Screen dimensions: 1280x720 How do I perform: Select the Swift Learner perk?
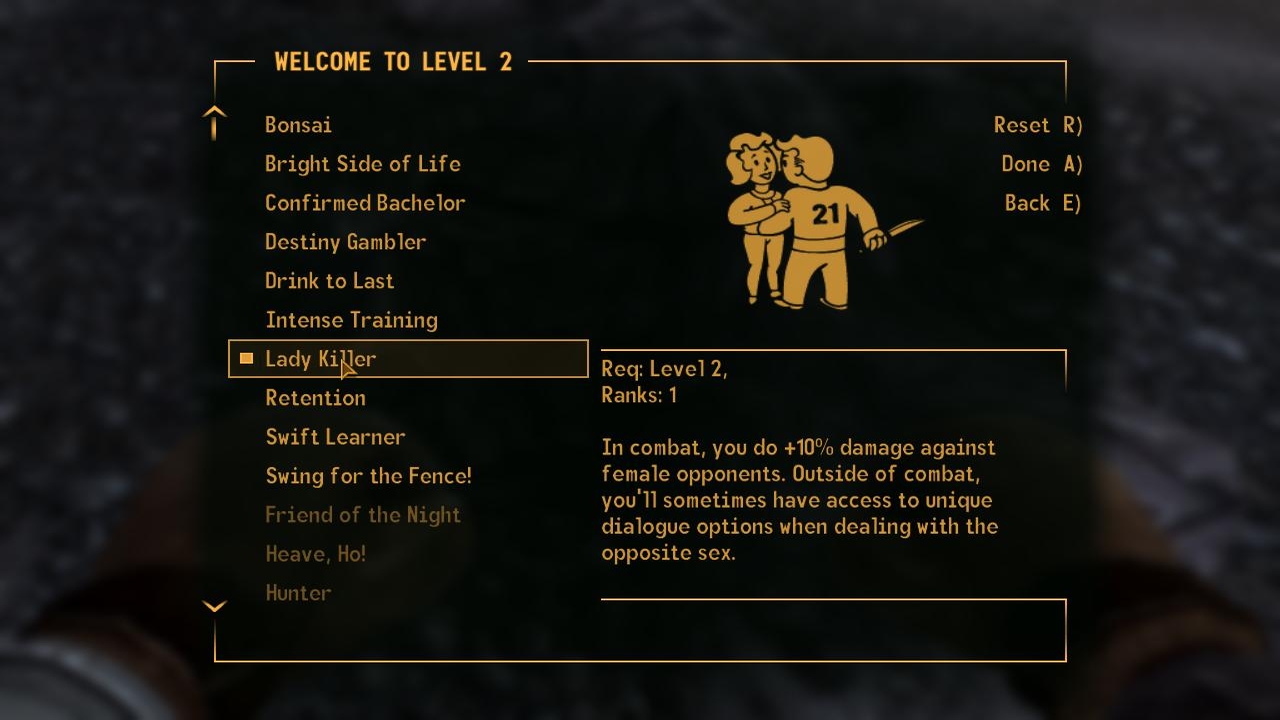[335, 436]
